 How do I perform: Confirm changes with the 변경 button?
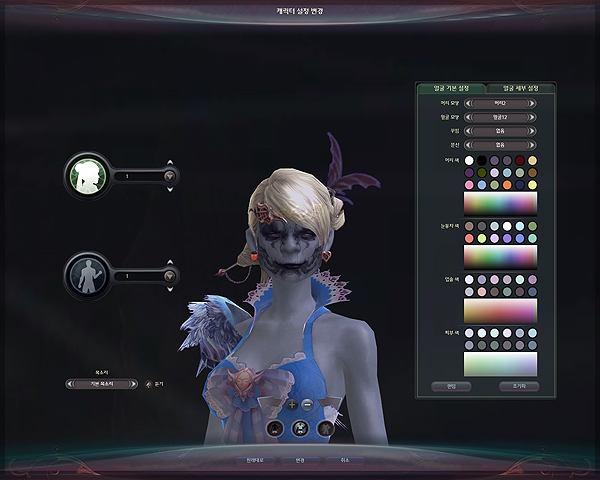click(300, 460)
